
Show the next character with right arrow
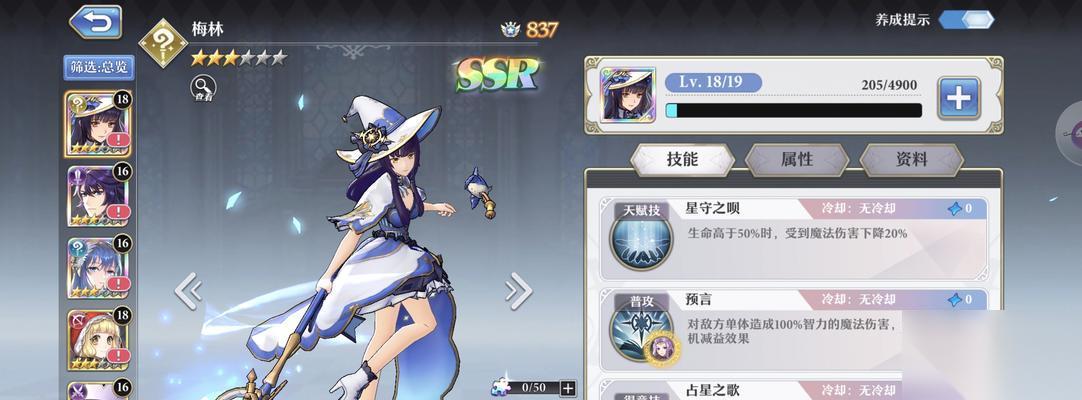point(518,291)
